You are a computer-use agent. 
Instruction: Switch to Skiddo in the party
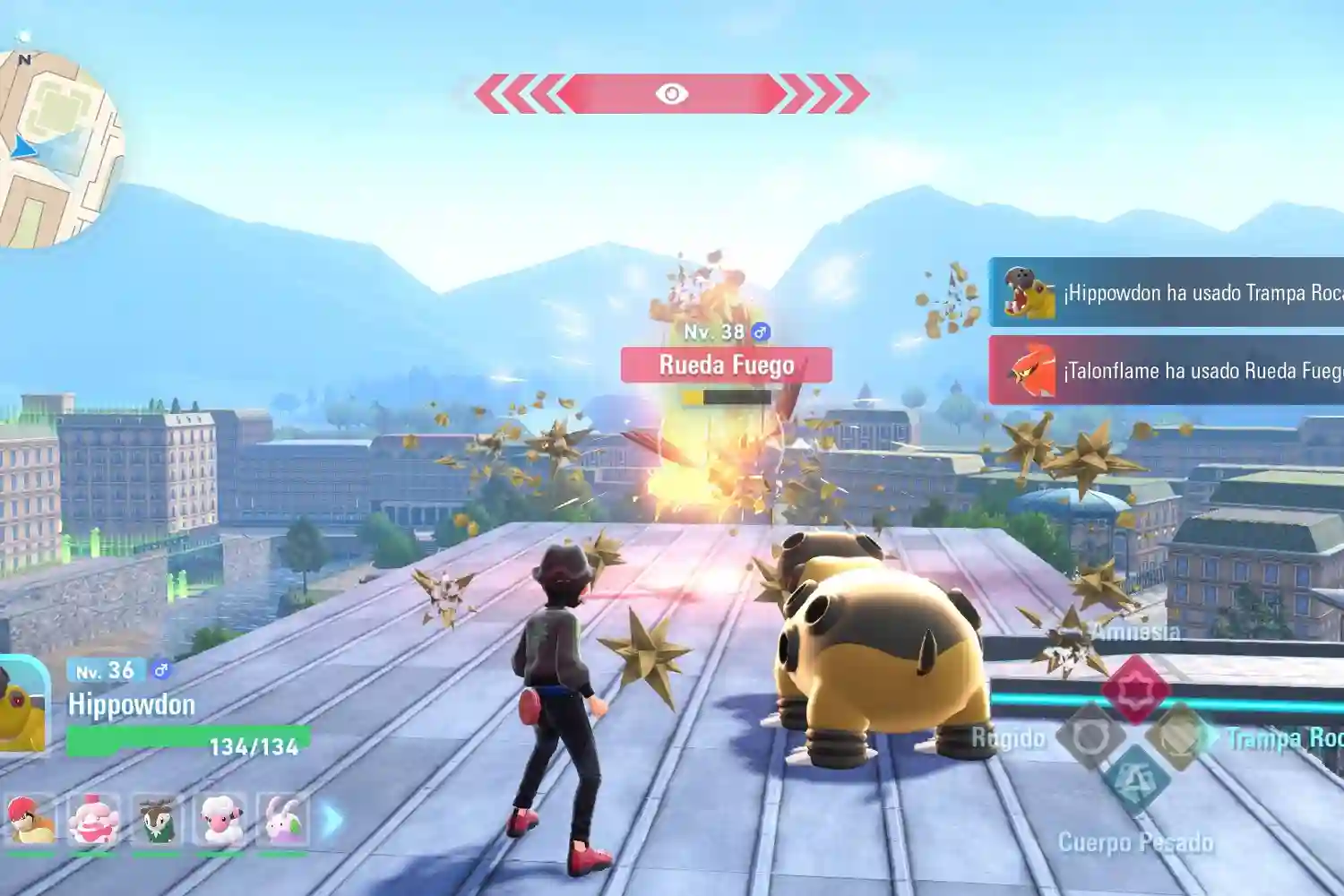coord(157,820)
